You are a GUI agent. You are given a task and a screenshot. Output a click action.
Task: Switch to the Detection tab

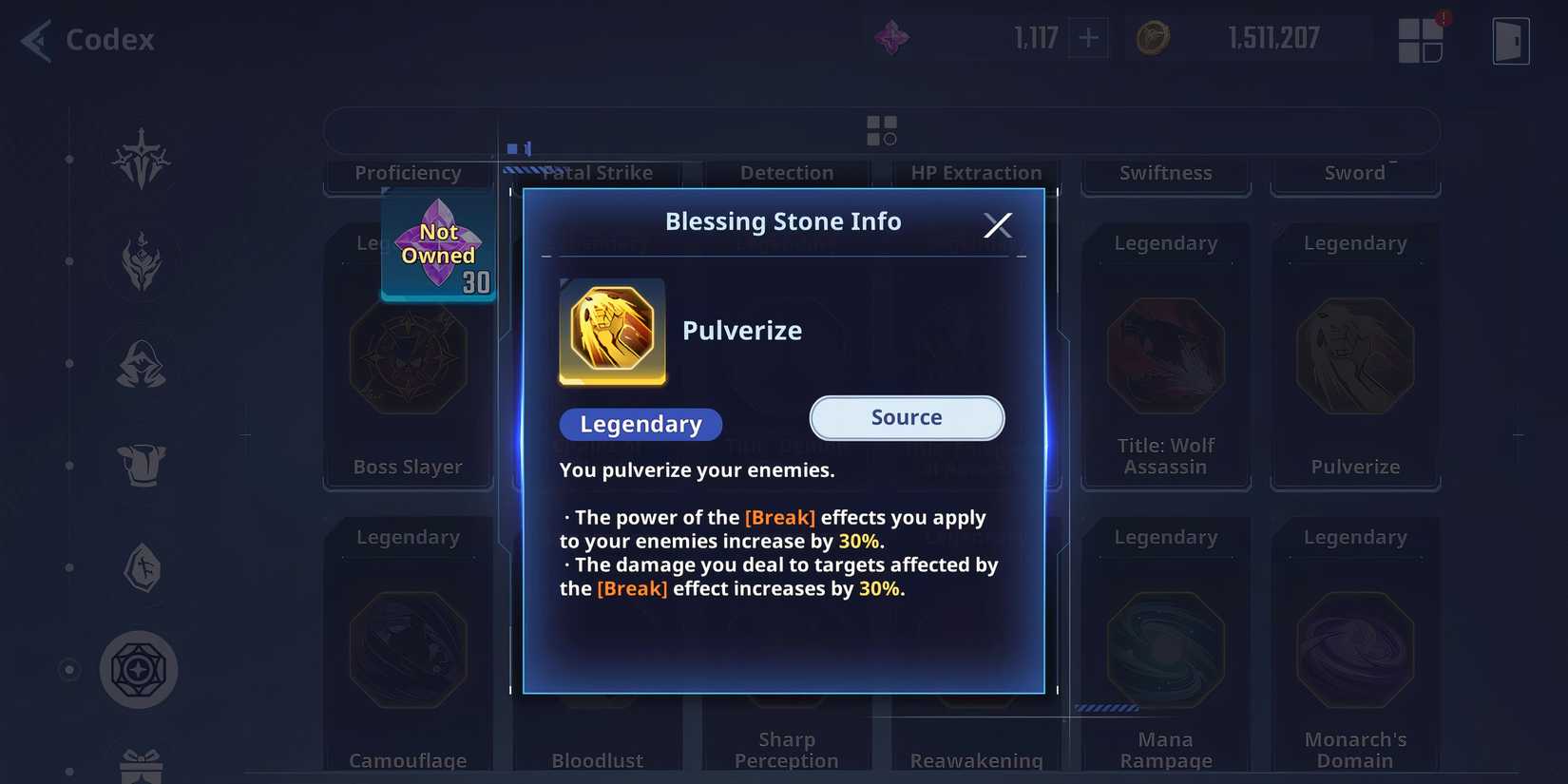coord(787,173)
